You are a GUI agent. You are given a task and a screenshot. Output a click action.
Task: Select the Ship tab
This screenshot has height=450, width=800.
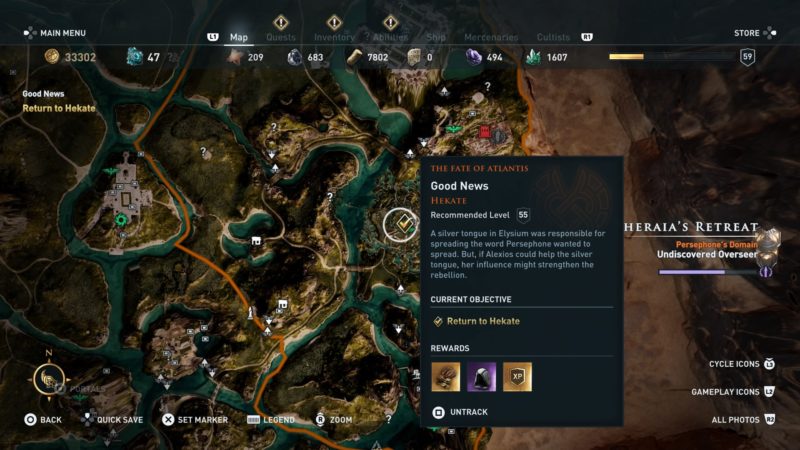click(436, 37)
